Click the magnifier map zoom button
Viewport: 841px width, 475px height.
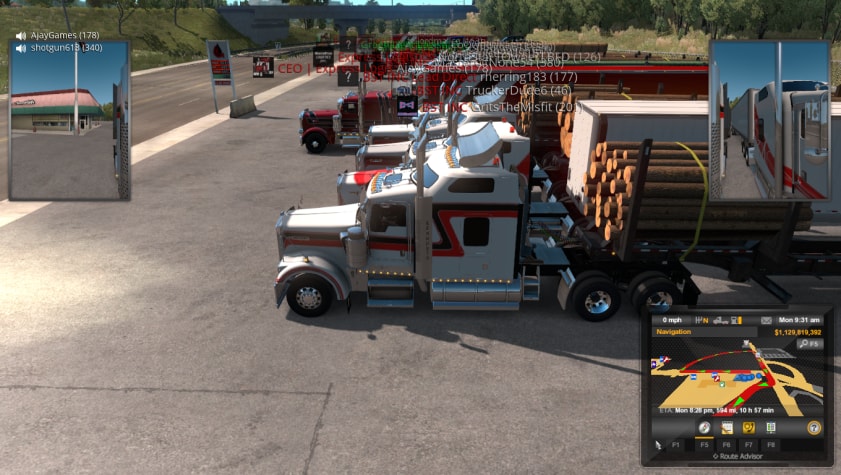click(807, 344)
